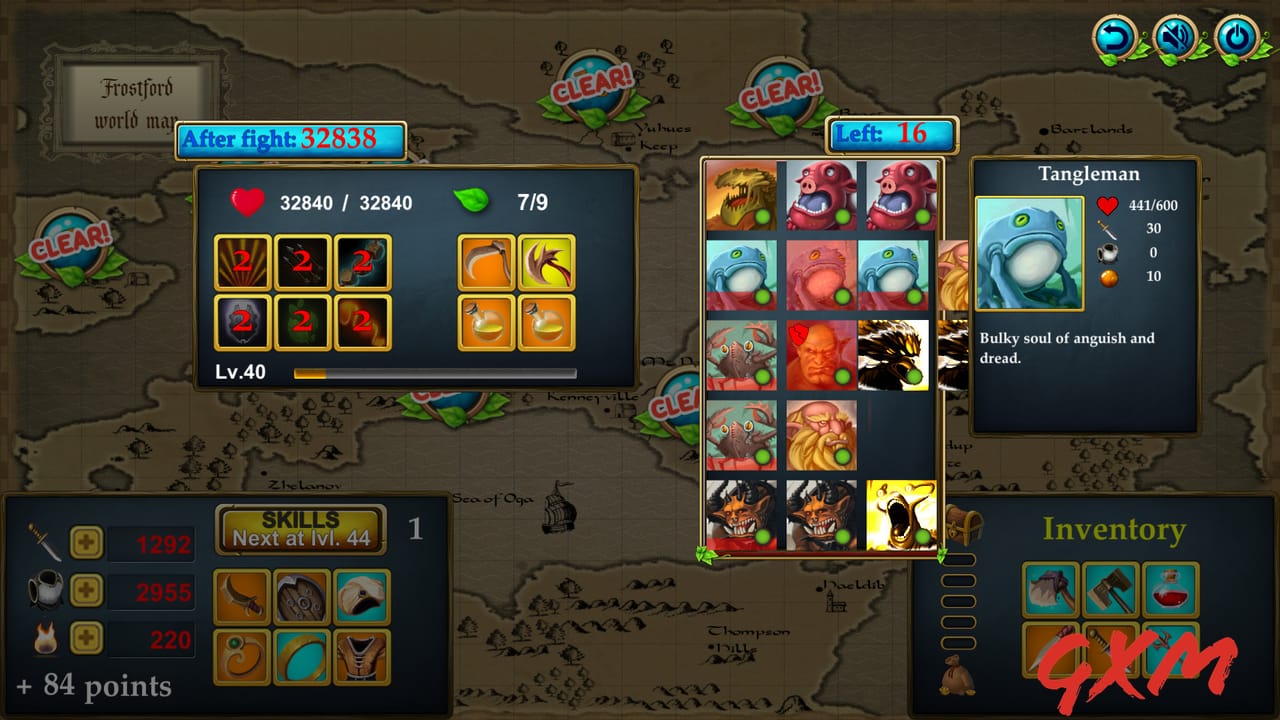Click the turban headgear equipment slot
Viewport: 1280px width, 720px height.
pos(361,595)
